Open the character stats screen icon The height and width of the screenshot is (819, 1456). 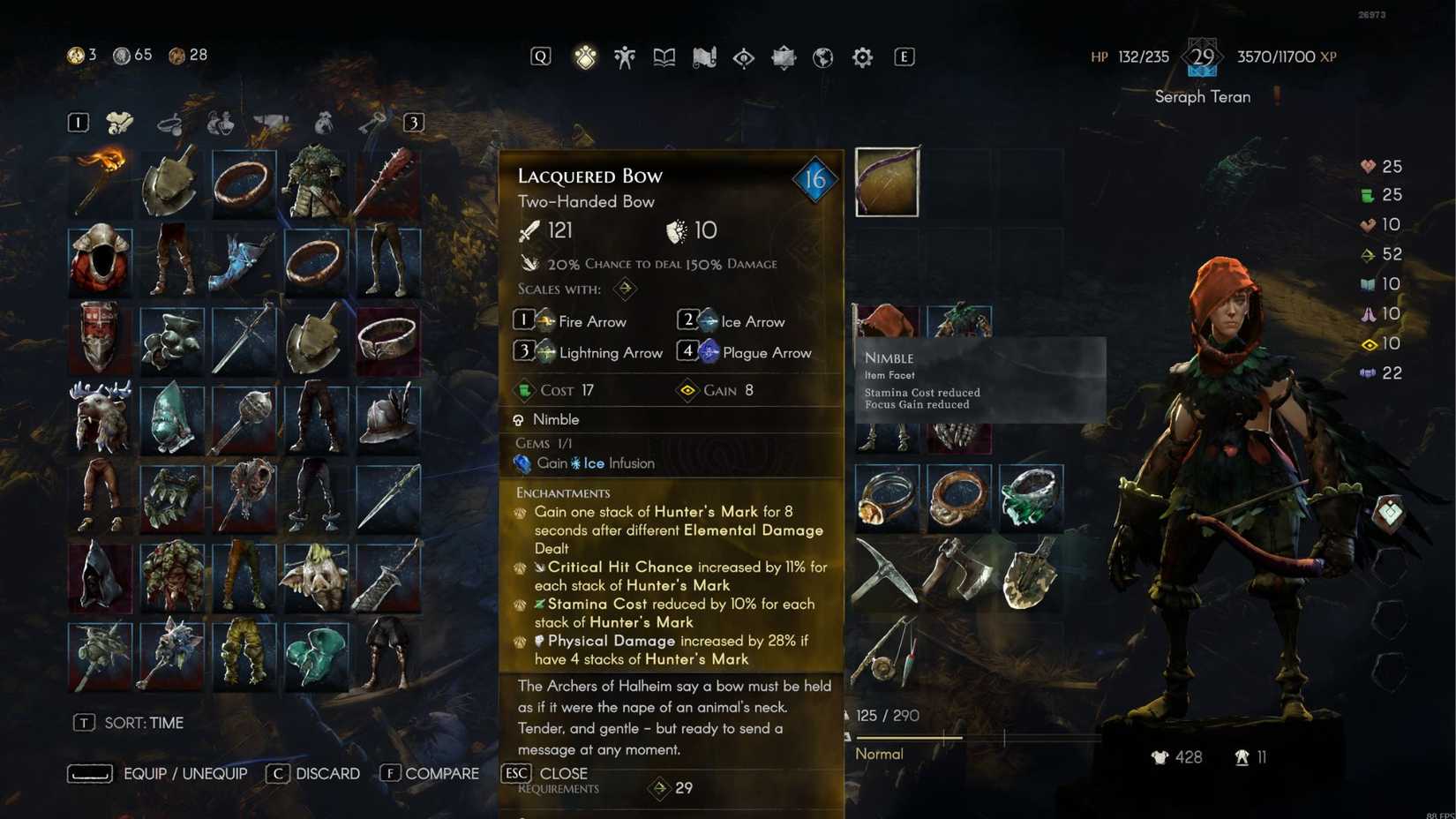click(624, 56)
